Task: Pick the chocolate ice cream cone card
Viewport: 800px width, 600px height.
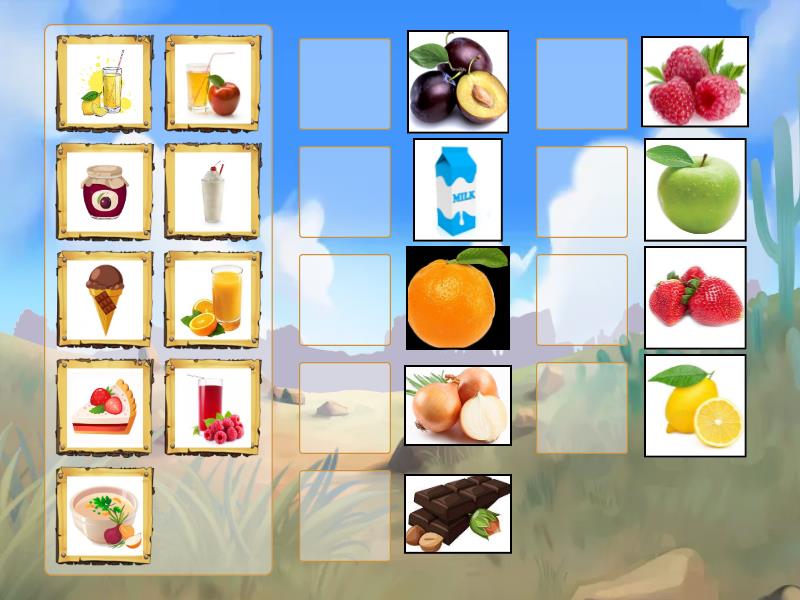Action: coord(105,299)
